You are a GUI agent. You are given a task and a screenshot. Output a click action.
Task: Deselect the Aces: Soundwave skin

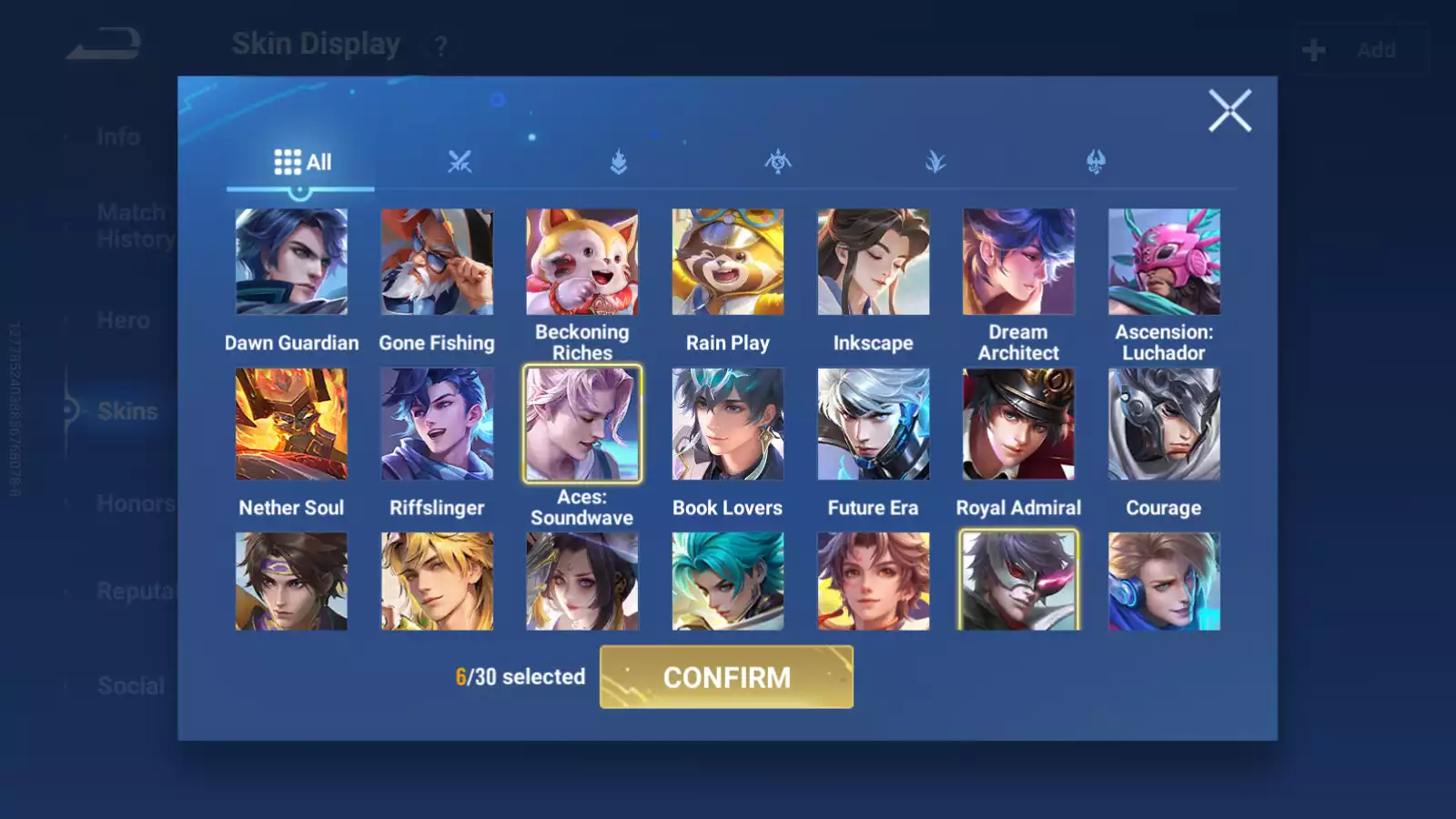(x=582, y=424)
